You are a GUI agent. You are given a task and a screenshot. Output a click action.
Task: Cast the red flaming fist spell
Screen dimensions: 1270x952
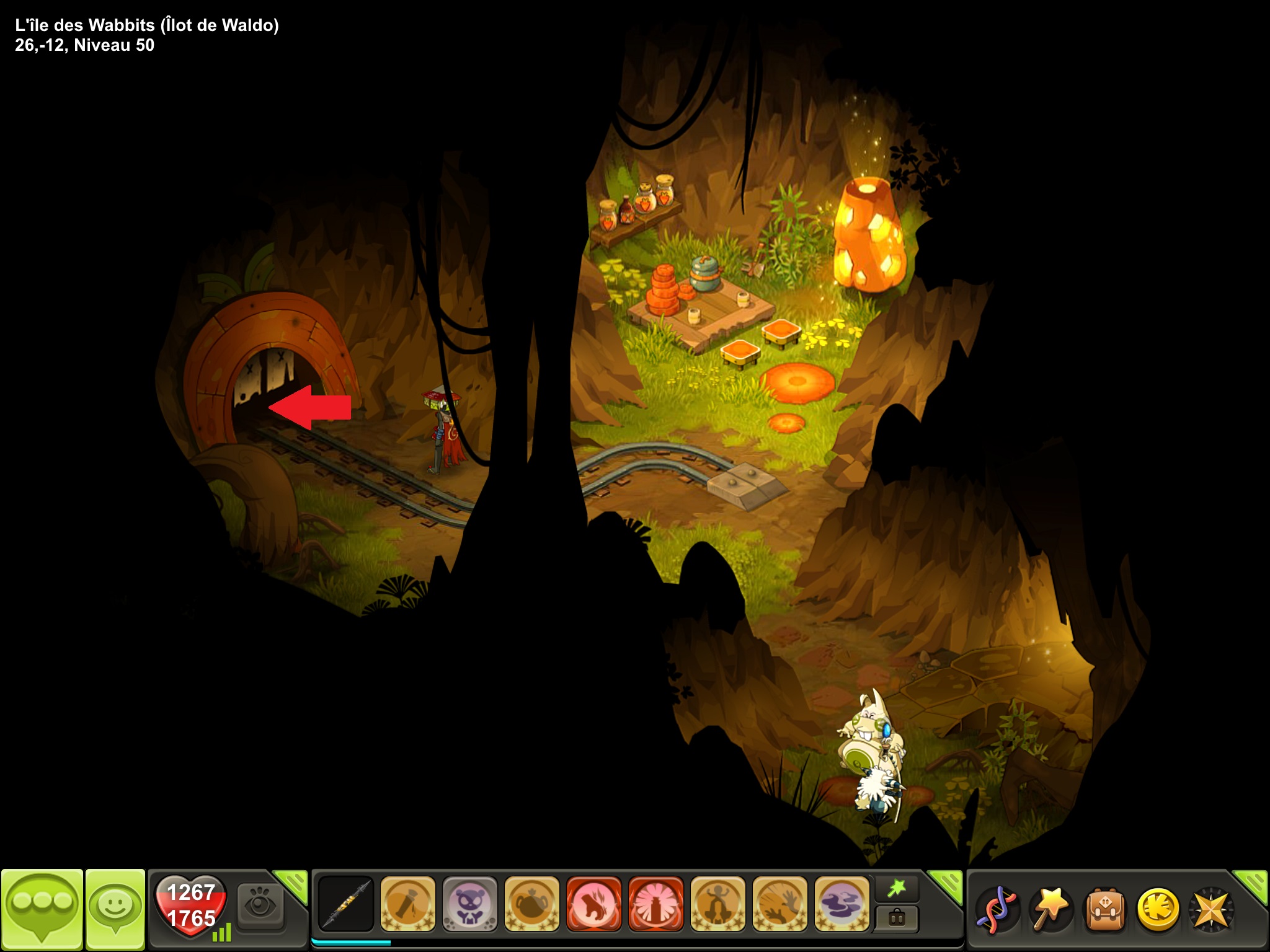(593, 904)
